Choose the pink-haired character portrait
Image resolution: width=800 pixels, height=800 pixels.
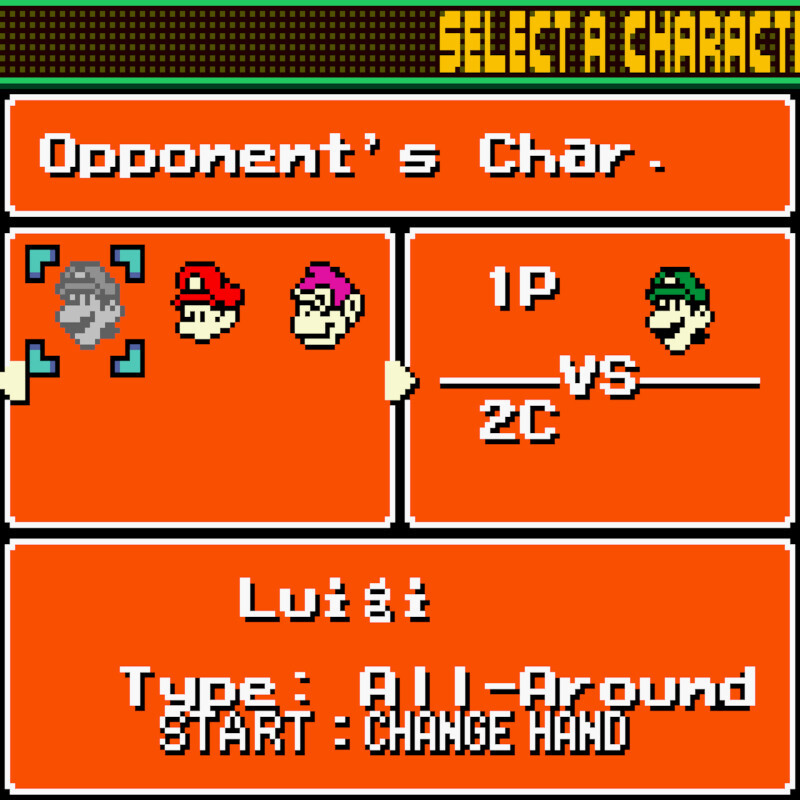click(327, 304)
